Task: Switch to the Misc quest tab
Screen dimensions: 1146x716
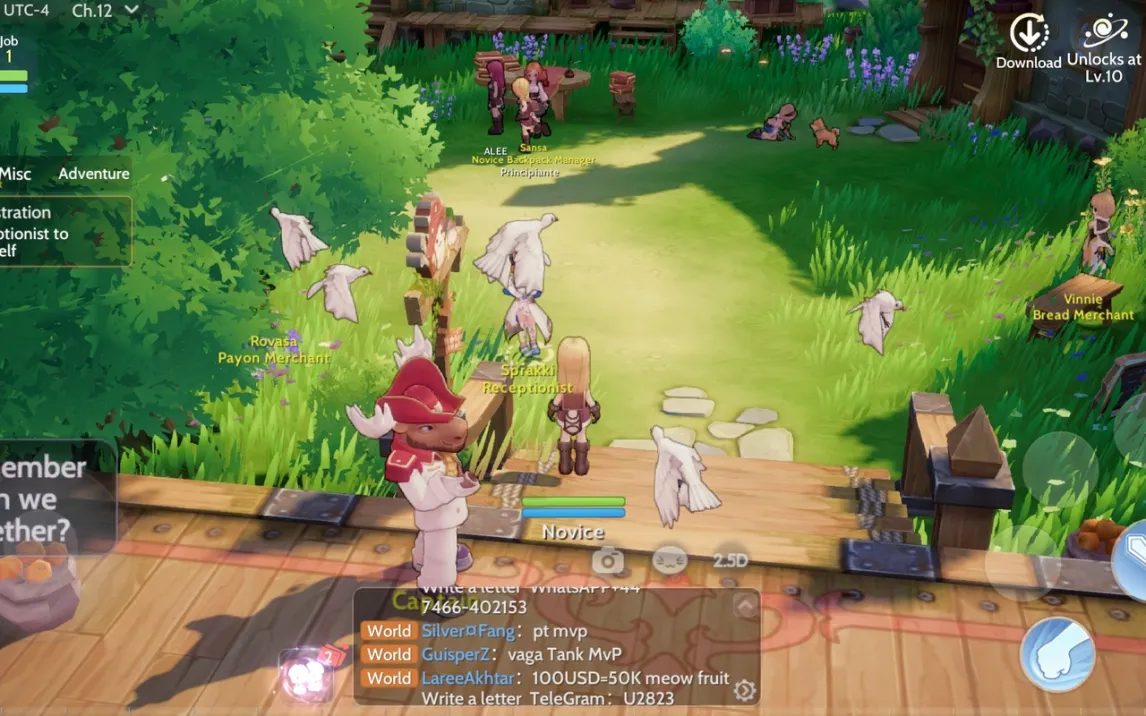Action: tap(15, 173)
